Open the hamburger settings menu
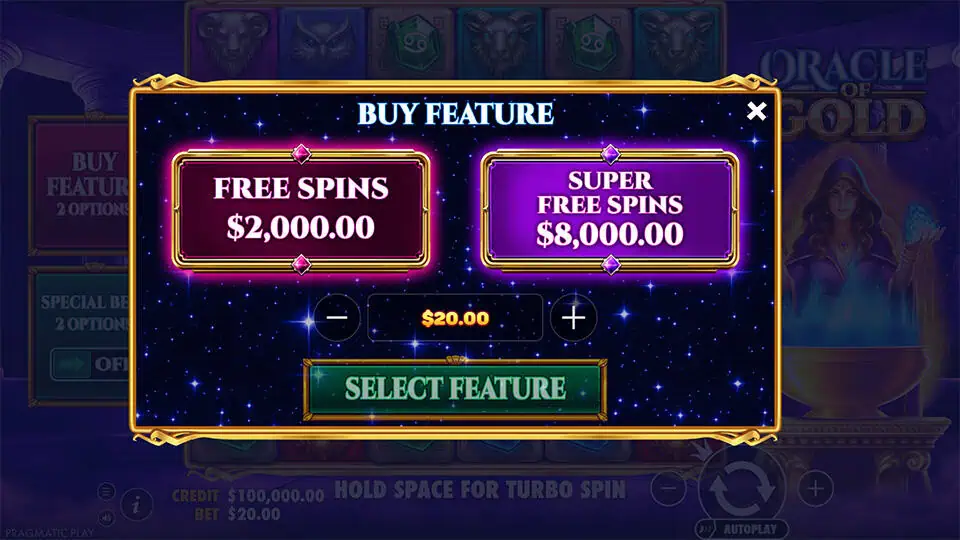 pos(107,492)
